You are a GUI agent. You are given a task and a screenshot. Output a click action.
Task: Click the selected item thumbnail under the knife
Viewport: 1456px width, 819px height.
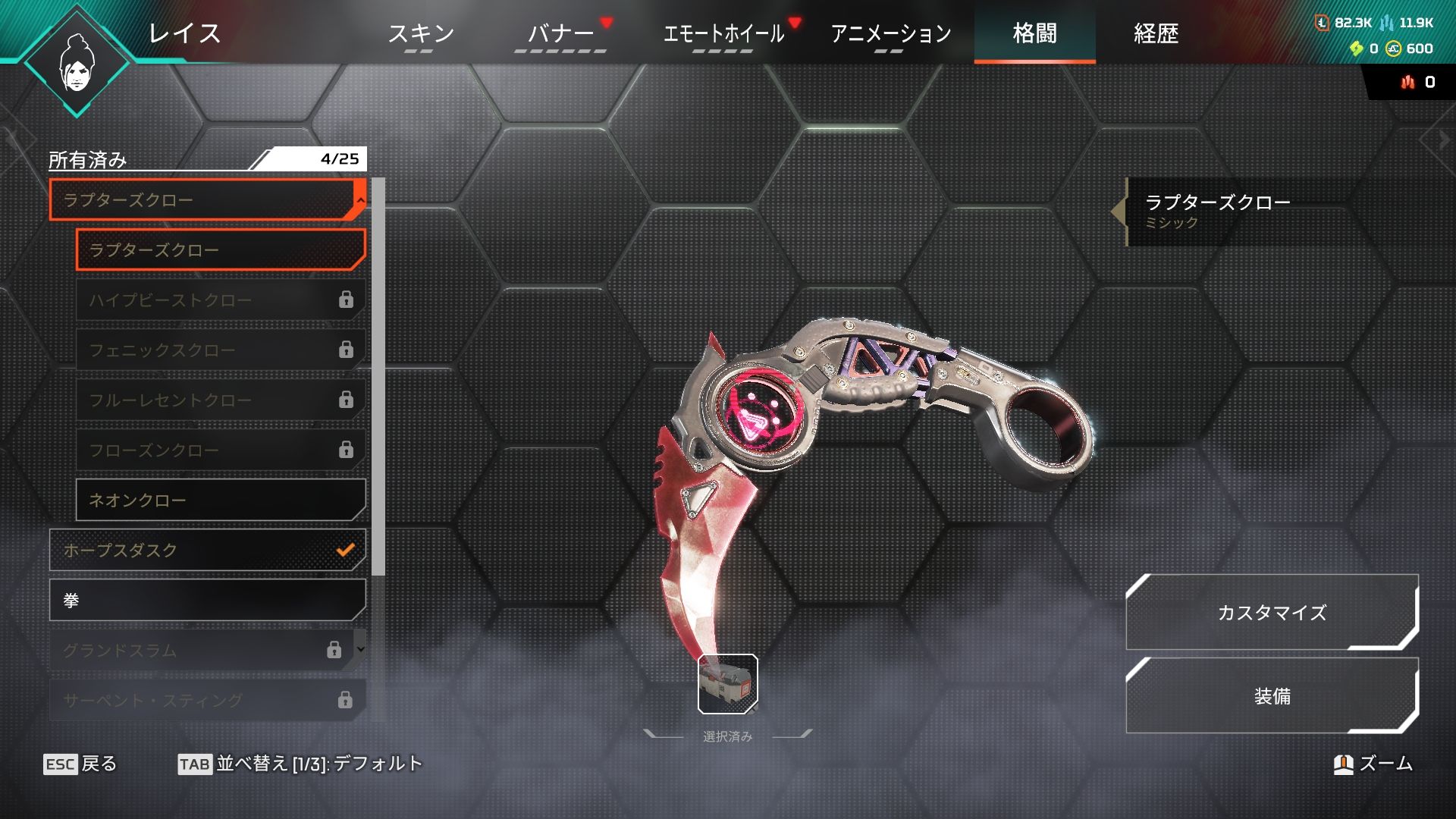[x=727, y=685]
